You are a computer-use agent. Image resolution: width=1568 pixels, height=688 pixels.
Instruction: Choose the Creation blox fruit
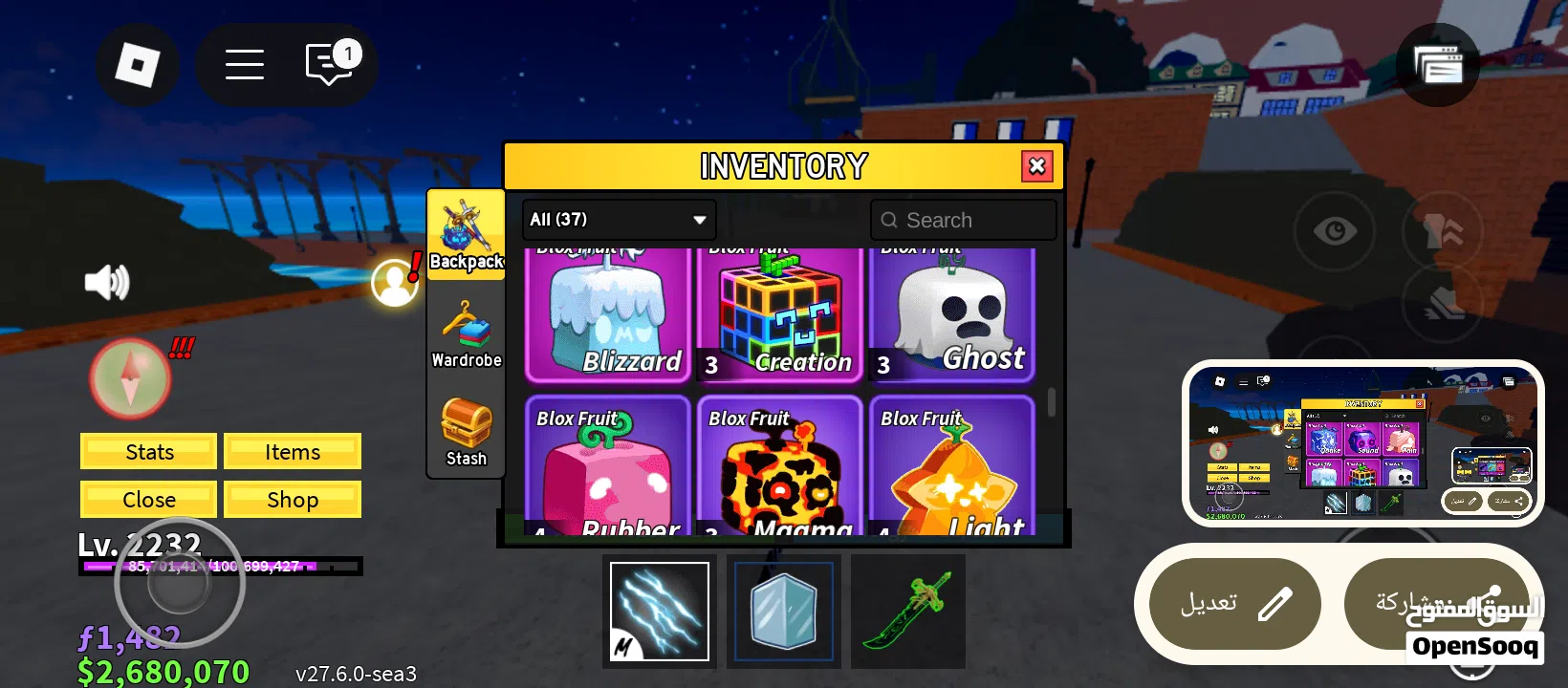780,314
